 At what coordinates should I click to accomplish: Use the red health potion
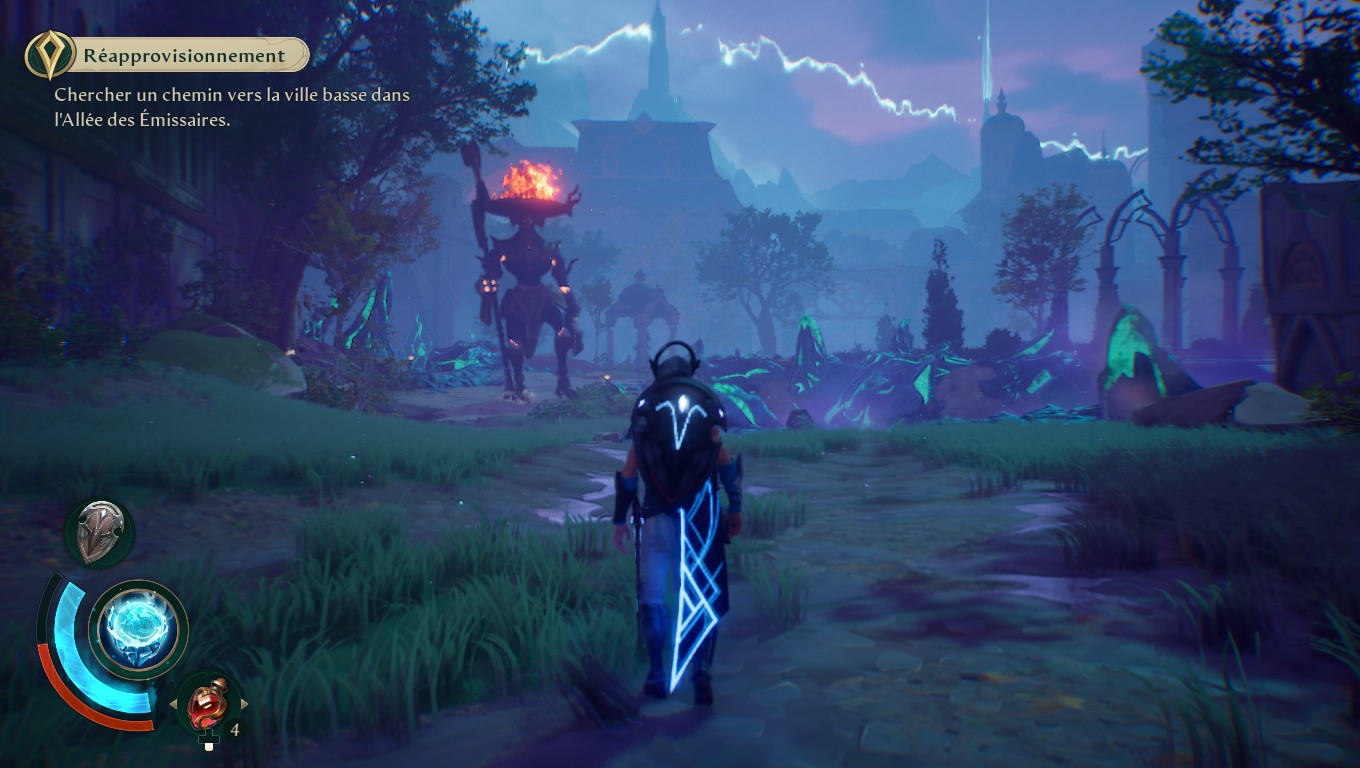click(208, 704)
